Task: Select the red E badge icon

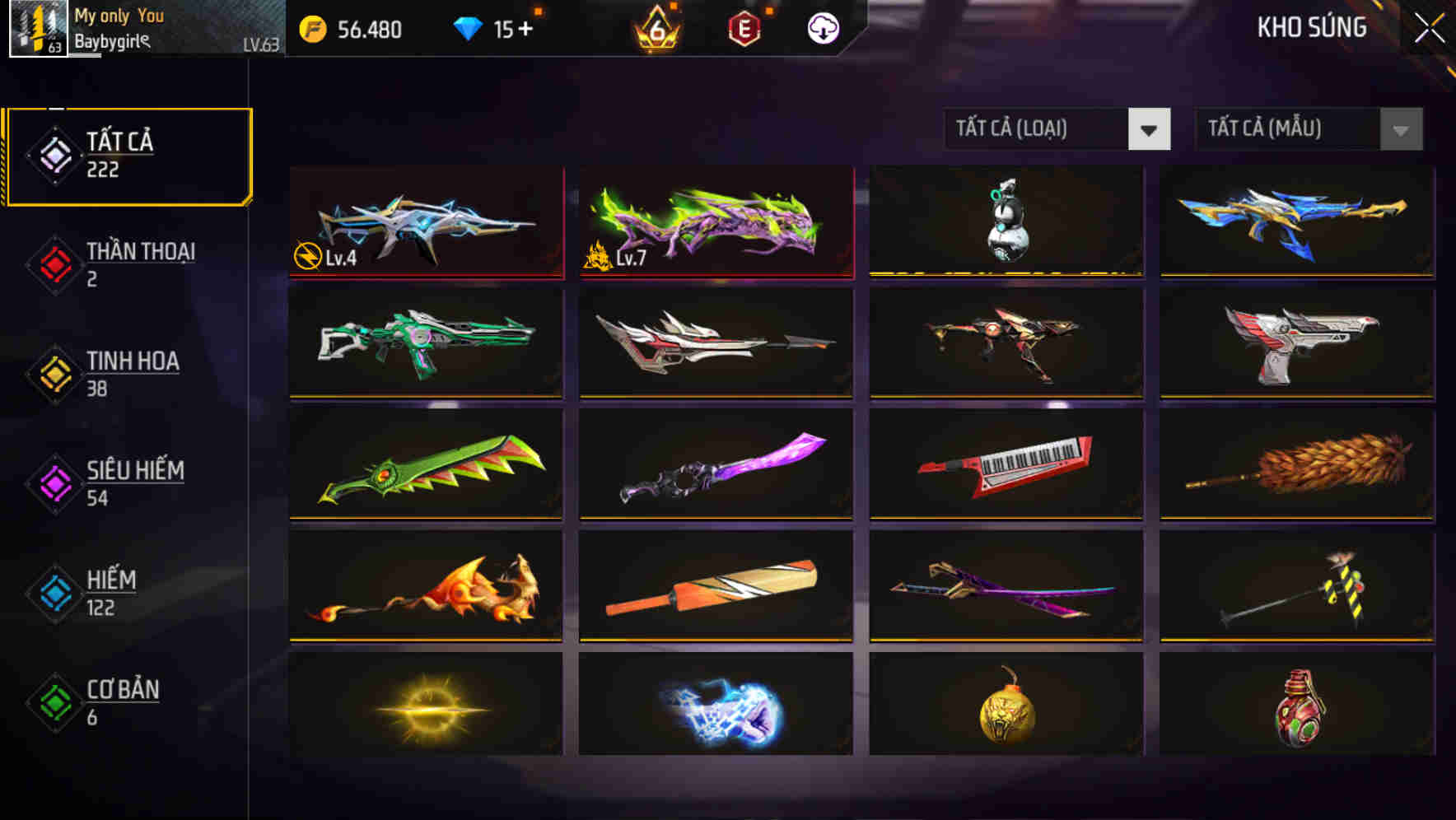Action: tap(744, 30)
